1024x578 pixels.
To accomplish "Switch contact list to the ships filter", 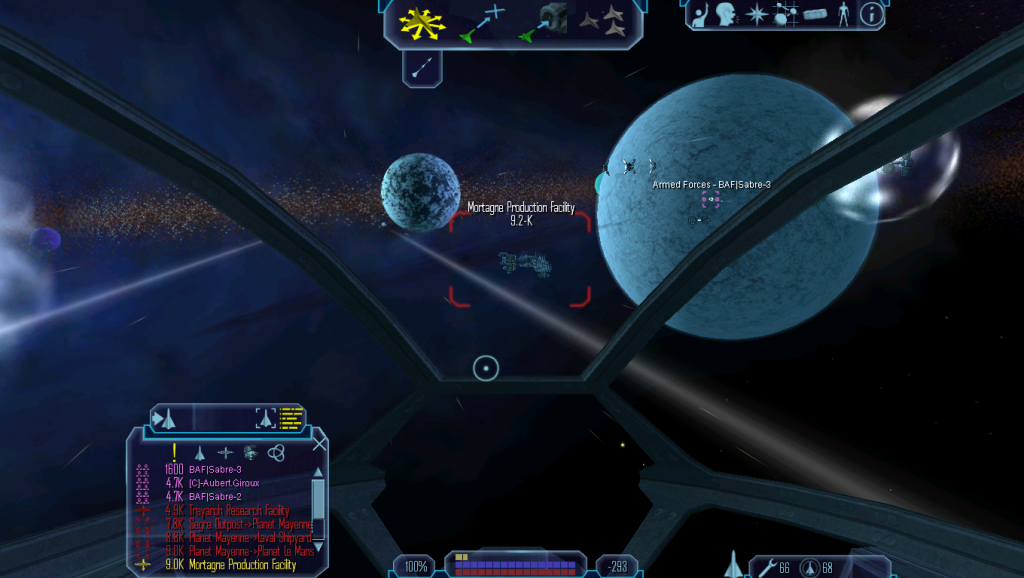I will point(199,452).
